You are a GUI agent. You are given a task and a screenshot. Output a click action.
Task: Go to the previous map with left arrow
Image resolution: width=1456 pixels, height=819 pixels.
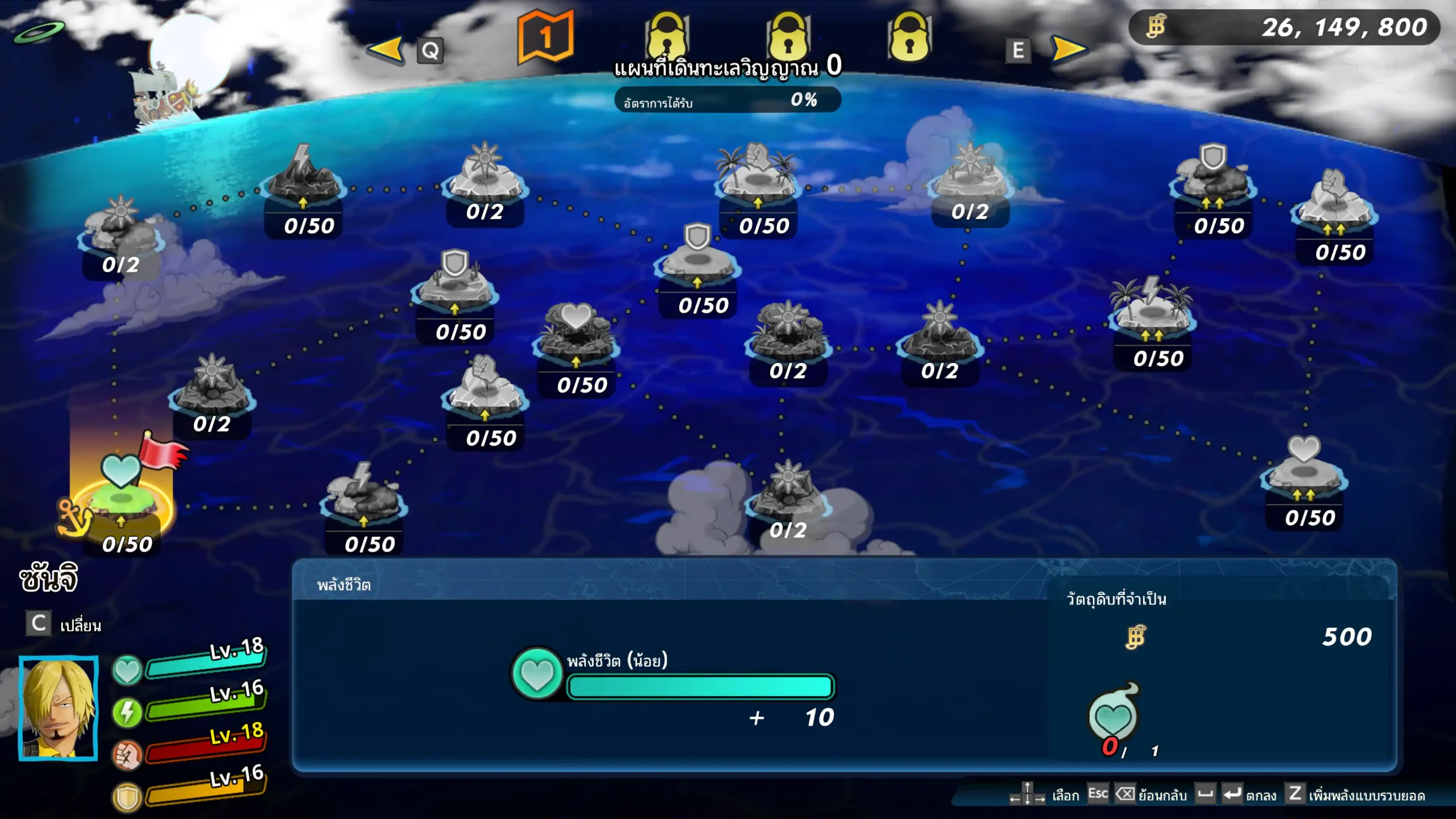[x=386, y=49]
